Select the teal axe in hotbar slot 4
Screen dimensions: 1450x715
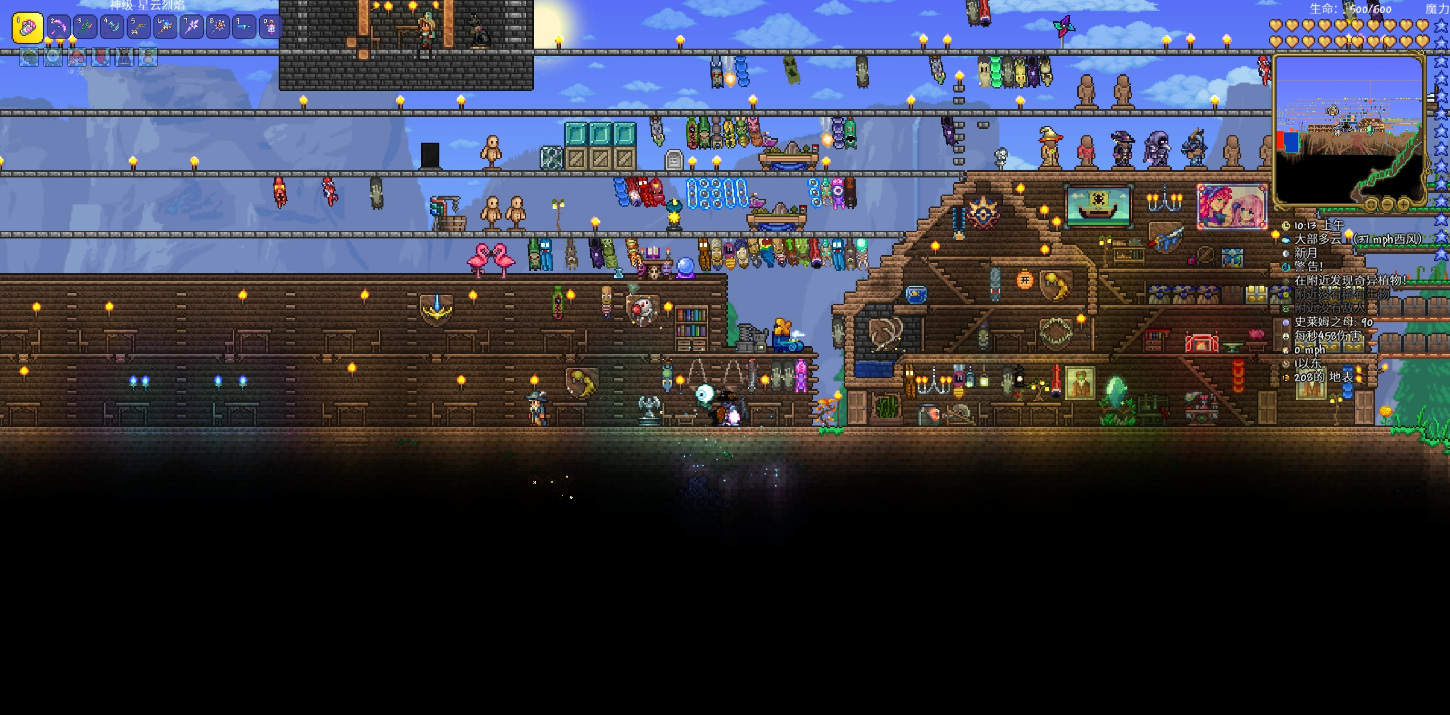coord(112,26)
